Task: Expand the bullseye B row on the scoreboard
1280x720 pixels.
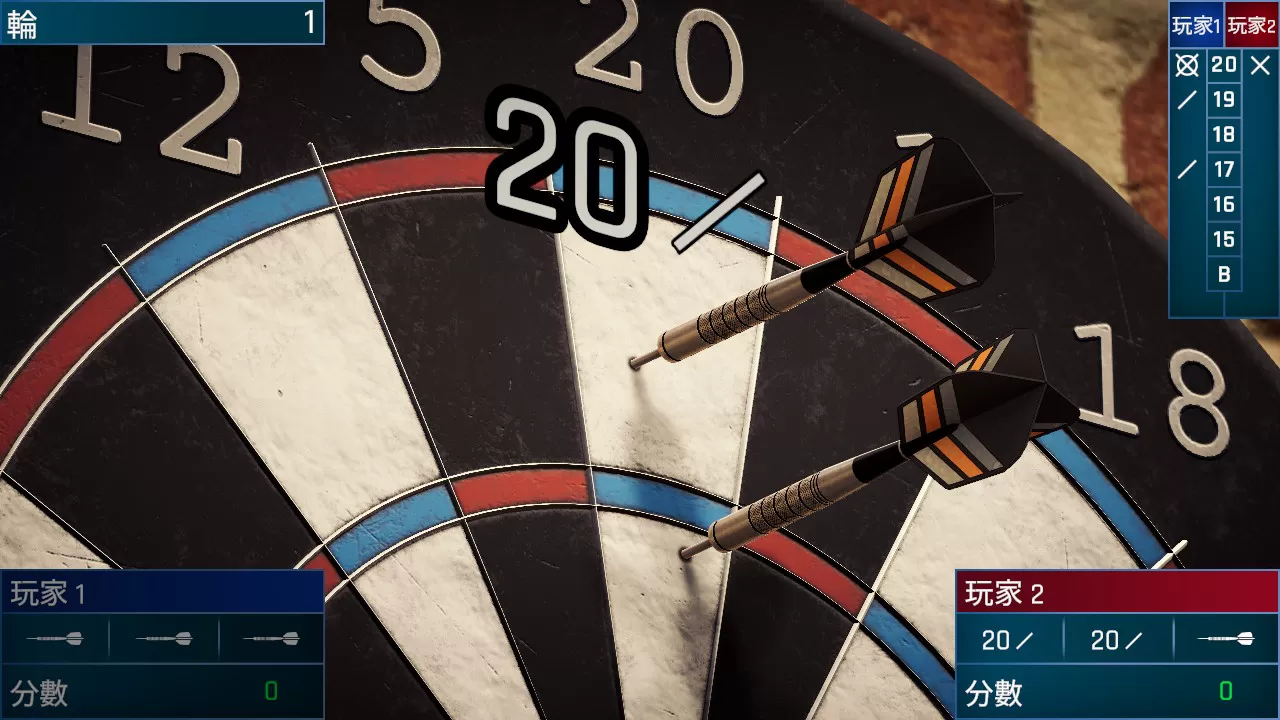Action: pyautogui.click(x=1223, y=274)
